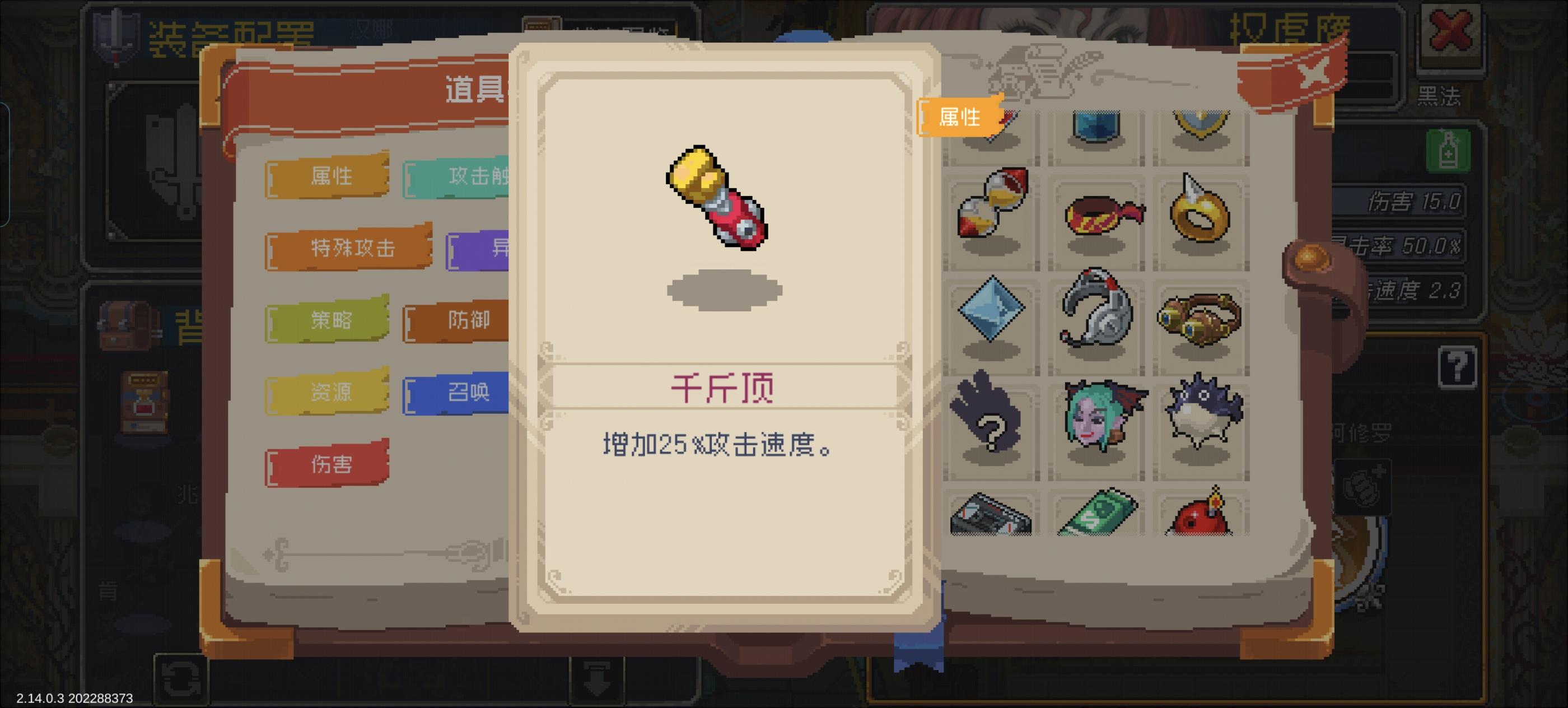Toggle the 防御 category filter
Viewport: 1568px width, 708px height.
(x=469, y=322)
